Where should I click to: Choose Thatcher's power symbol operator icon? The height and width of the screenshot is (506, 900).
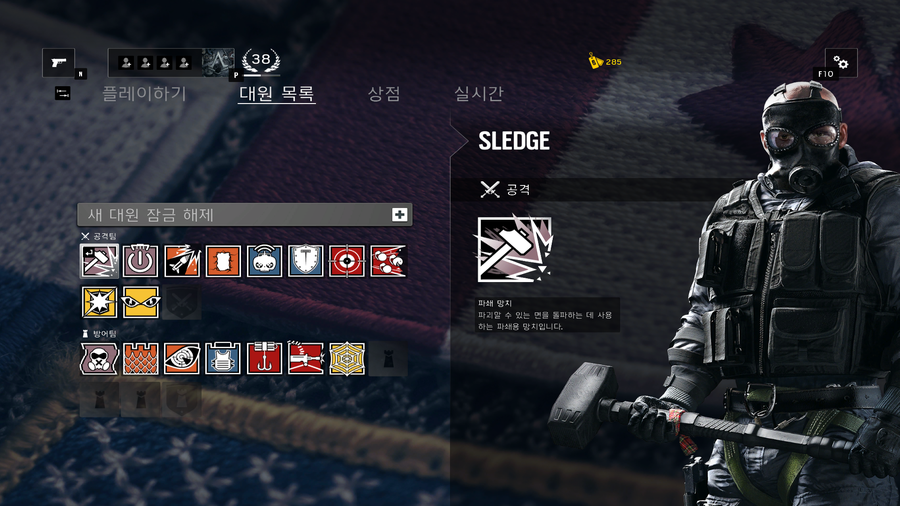pyautogui.click(x=141, y=261)
